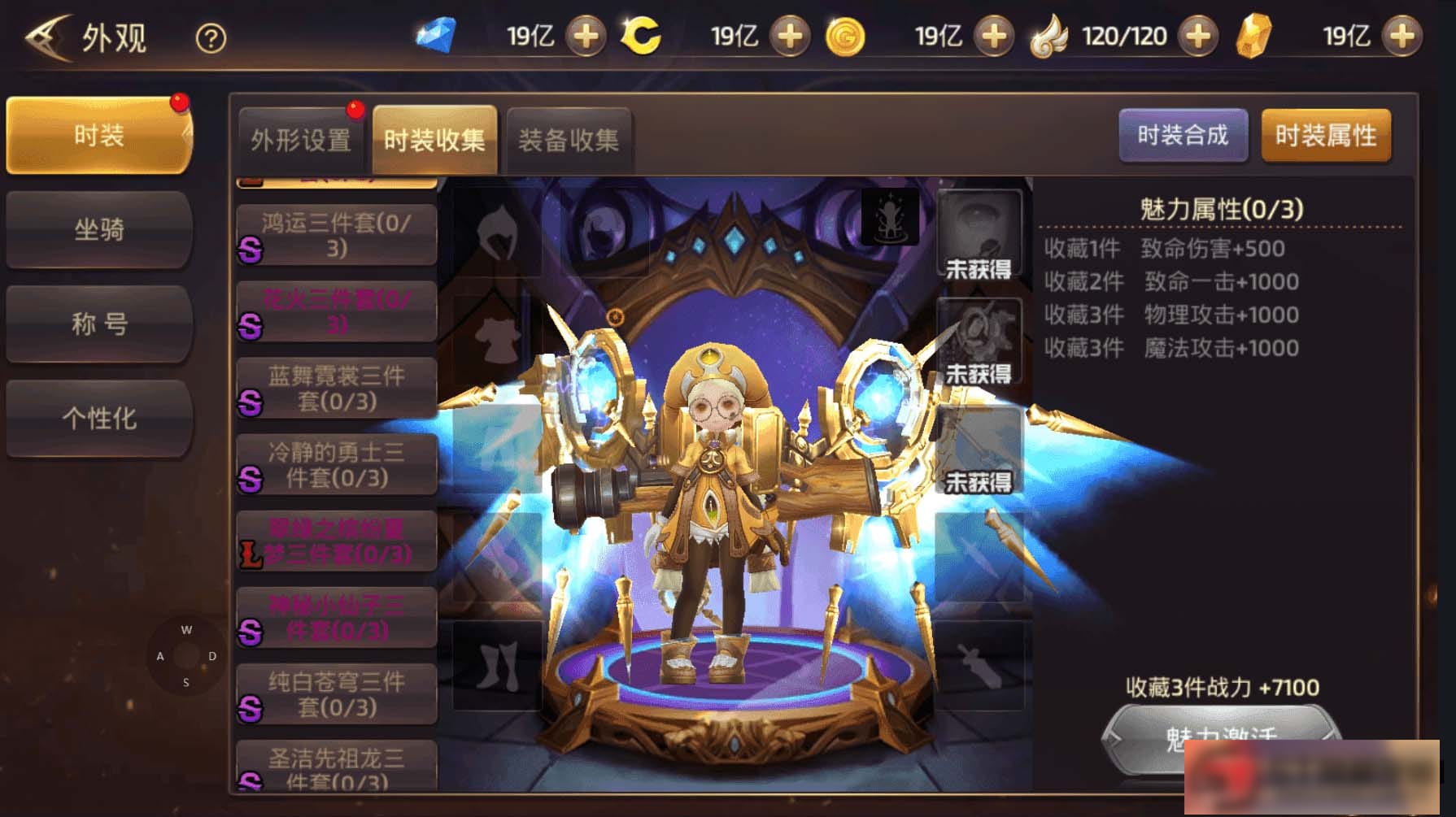
Task: Open the 坐骑 sidebar panel
Action: (98, 230)
